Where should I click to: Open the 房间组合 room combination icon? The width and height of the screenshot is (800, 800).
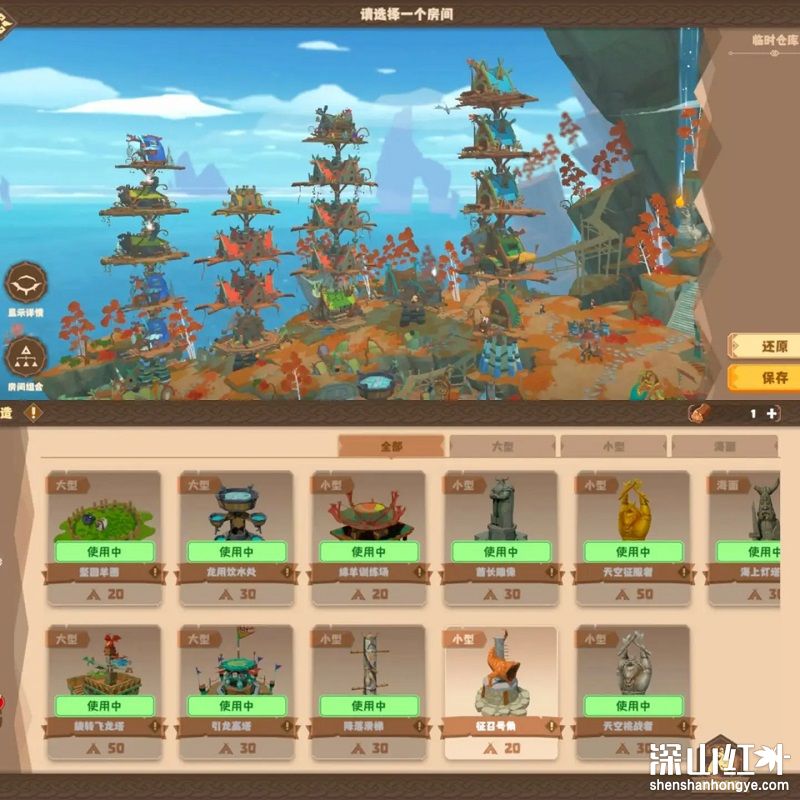pos(26,357)
